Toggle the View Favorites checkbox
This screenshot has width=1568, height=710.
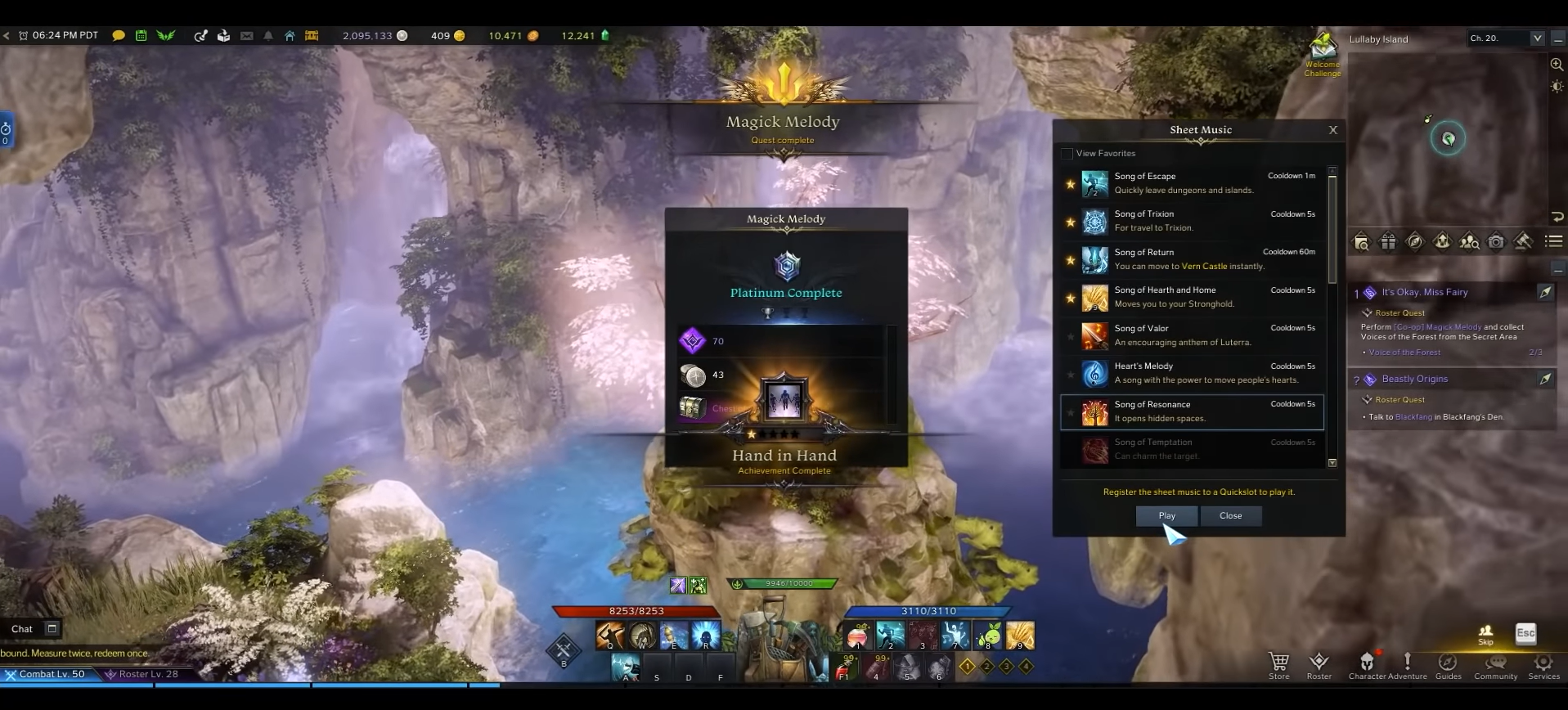click(1067, 154)
